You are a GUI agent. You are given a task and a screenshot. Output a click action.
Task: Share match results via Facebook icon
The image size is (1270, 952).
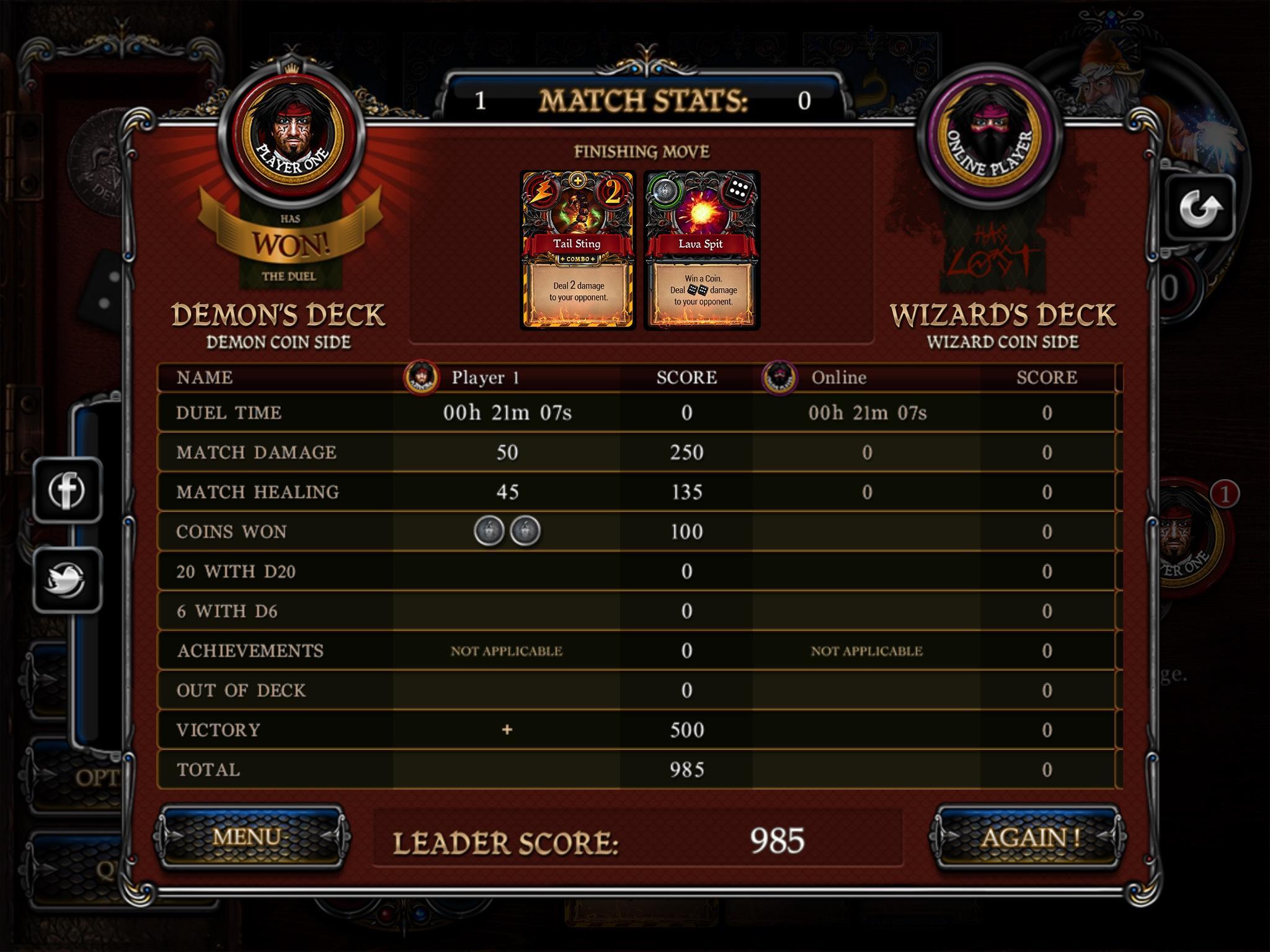(68, 491)
